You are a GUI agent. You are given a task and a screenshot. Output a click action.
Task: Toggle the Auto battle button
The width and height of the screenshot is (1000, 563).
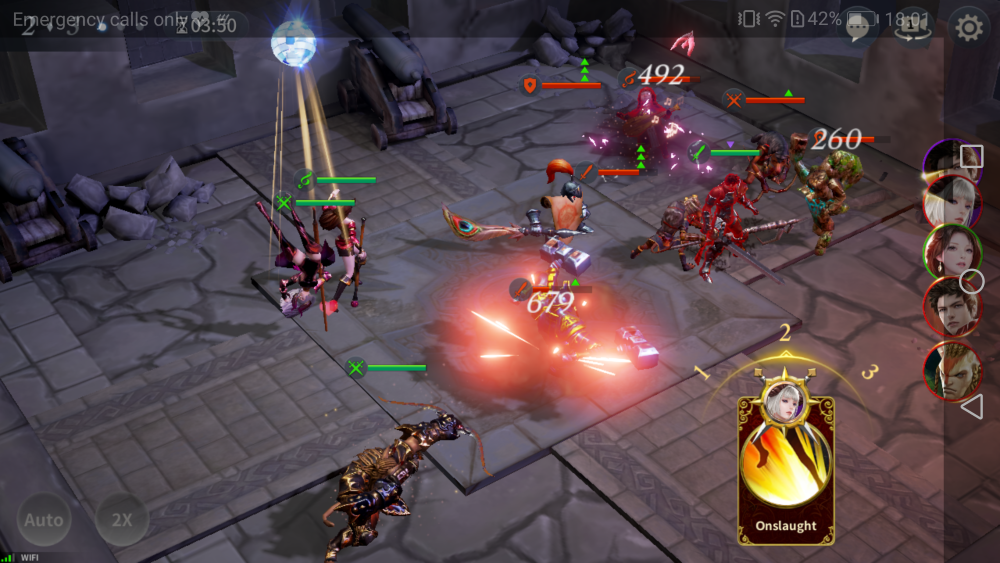click(x=43, y=520)
